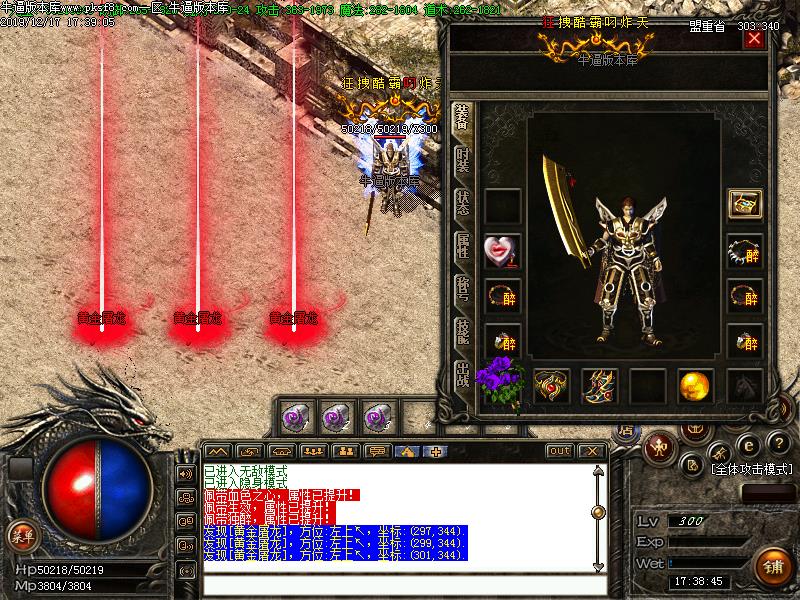Toggle the sound speaker button beside chat
Screen dimensions: 800x600
click(x=185, y=474)
